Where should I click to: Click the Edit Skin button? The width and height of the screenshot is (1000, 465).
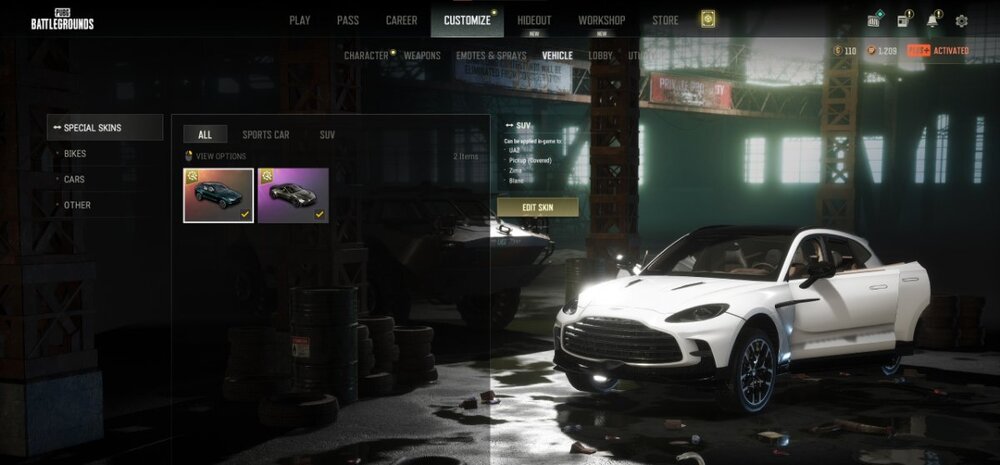click(x=537, y=206)
